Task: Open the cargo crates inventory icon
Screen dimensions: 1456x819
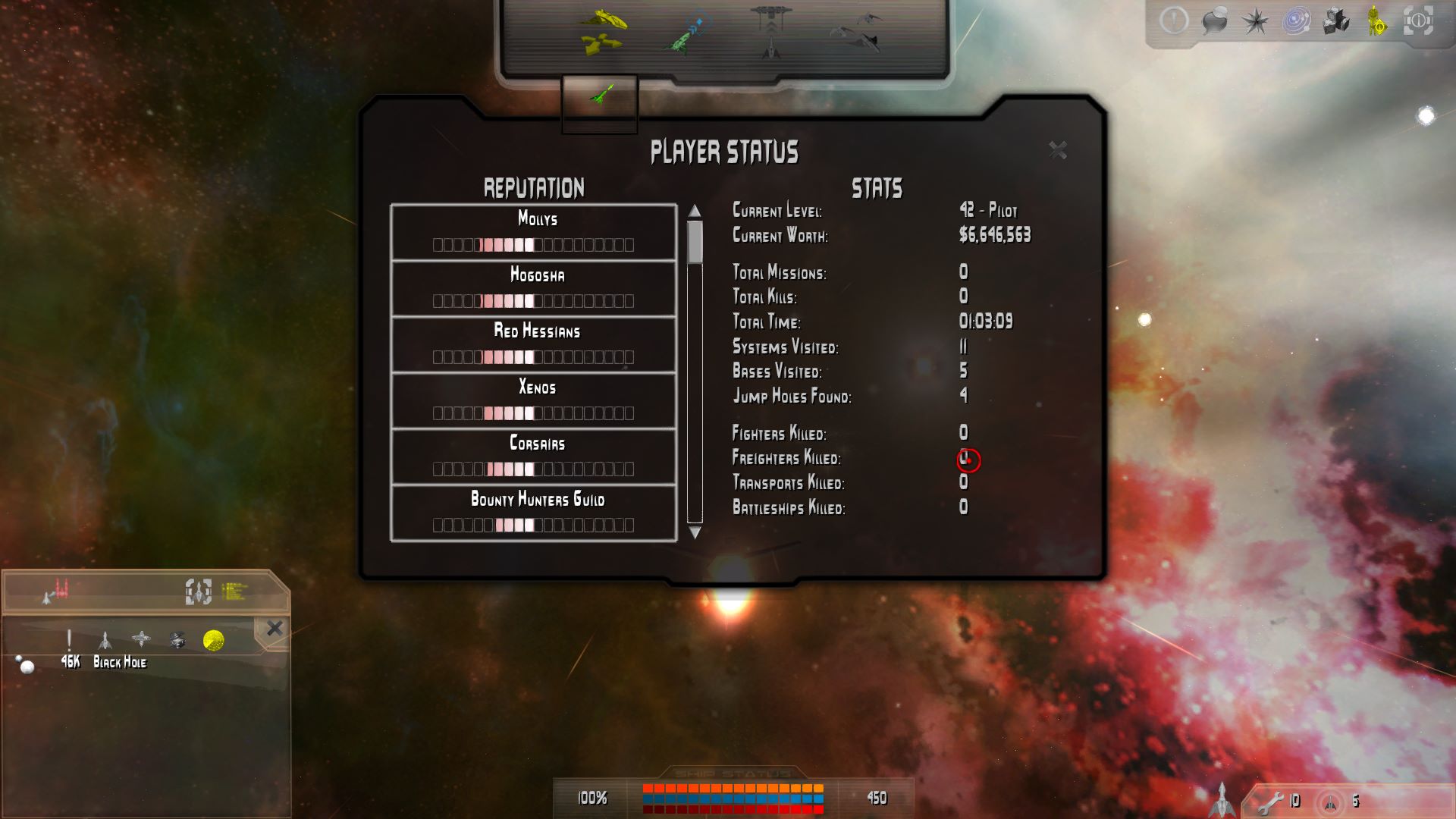Action: coord(1336,21)
